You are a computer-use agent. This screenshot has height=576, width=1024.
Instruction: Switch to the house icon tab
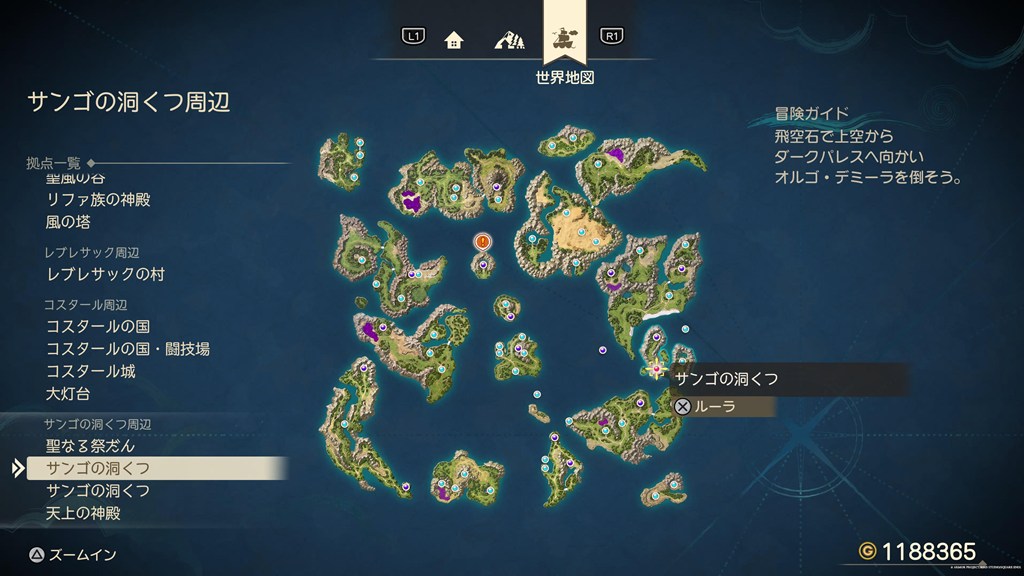(x=454, y=40)
